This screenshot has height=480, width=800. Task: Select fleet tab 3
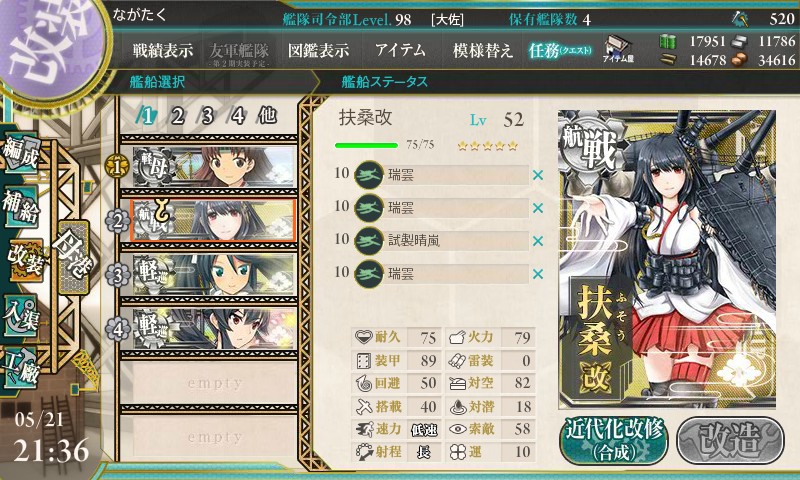coord(208,115)
